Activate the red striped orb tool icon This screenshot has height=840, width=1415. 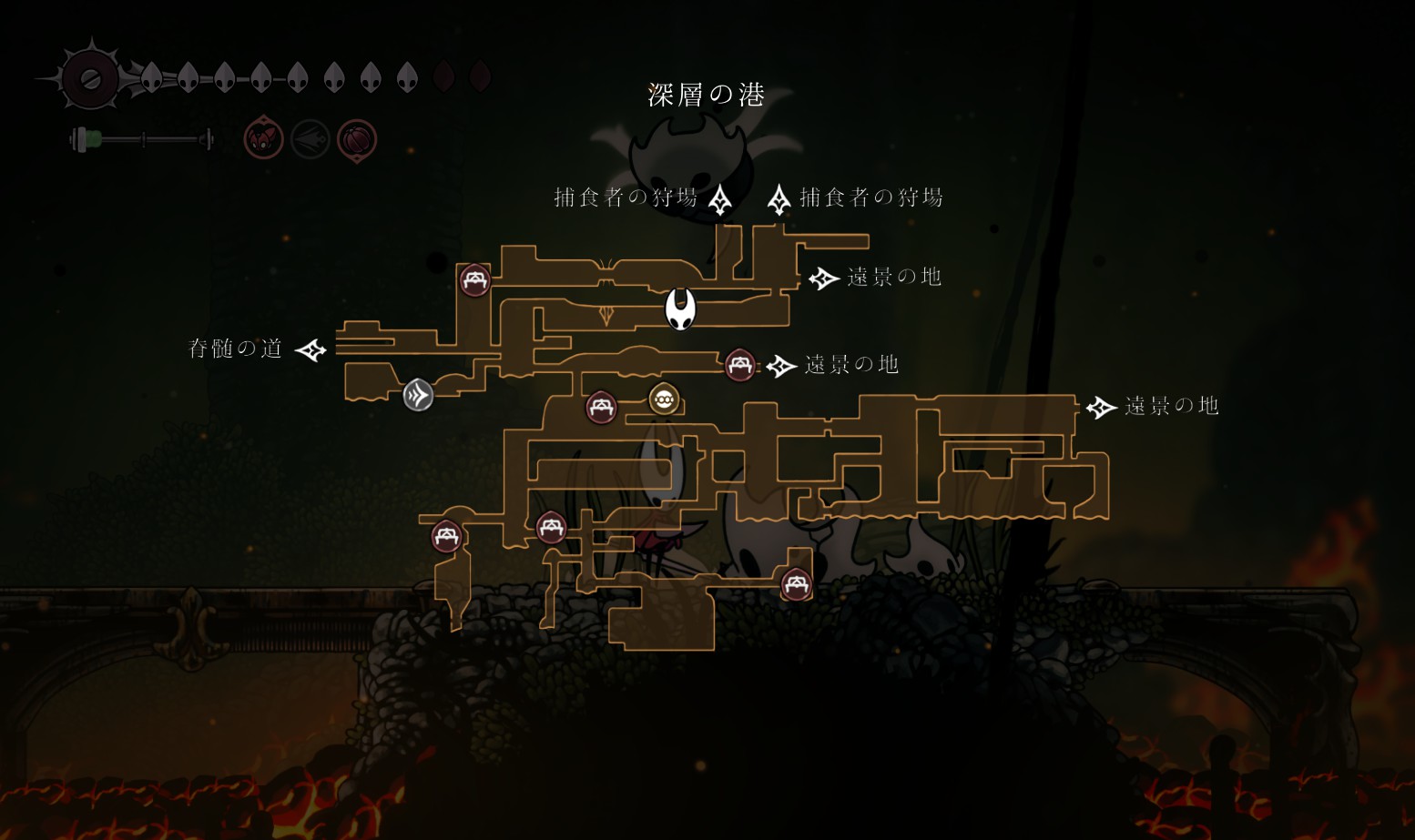pos(357,140)
